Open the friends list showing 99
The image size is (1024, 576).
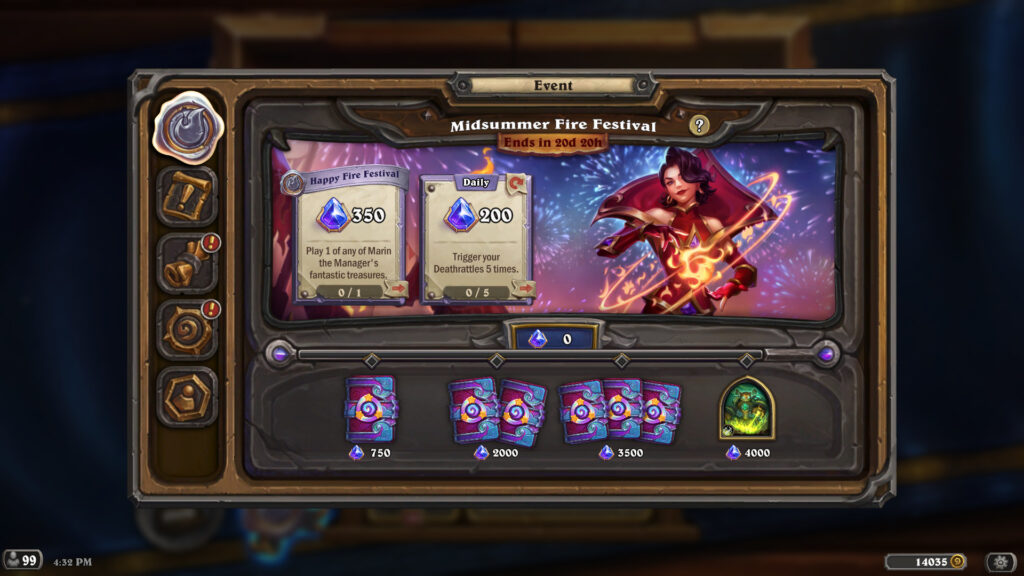(22, 560)
